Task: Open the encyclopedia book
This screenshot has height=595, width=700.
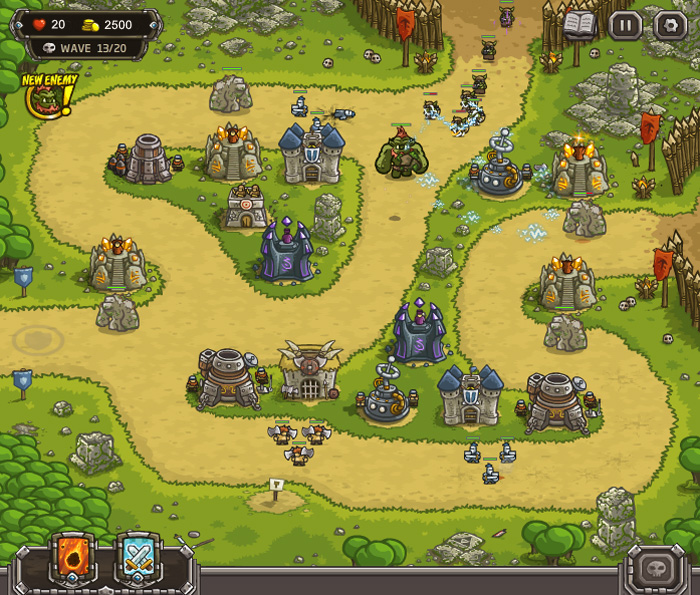Action: pyautogui.click(x=580, y=25)
